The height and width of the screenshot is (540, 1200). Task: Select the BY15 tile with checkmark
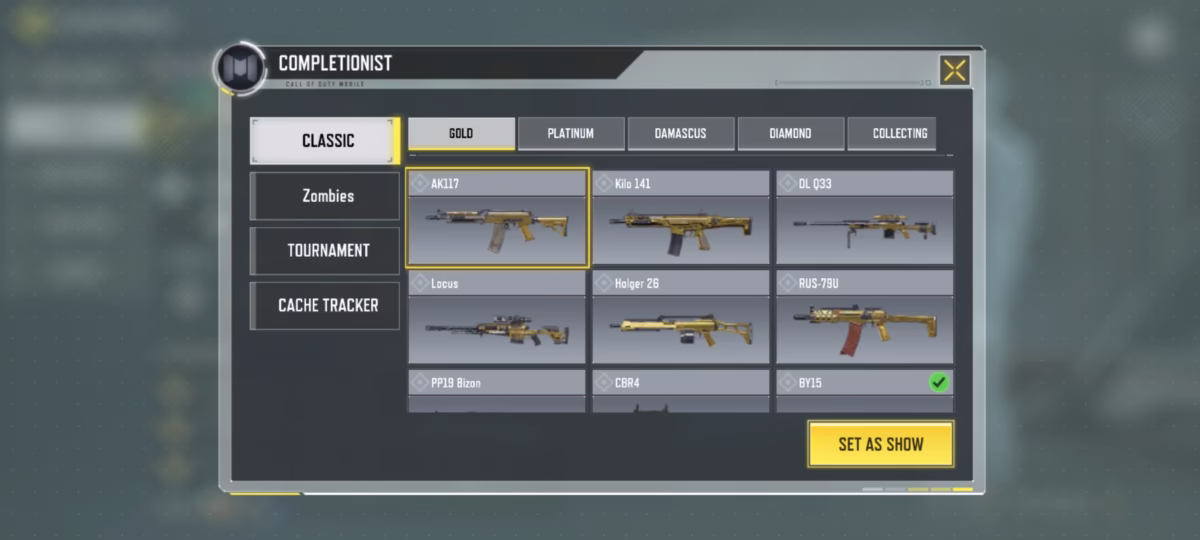pyautogui.click(x=865, y=391)
